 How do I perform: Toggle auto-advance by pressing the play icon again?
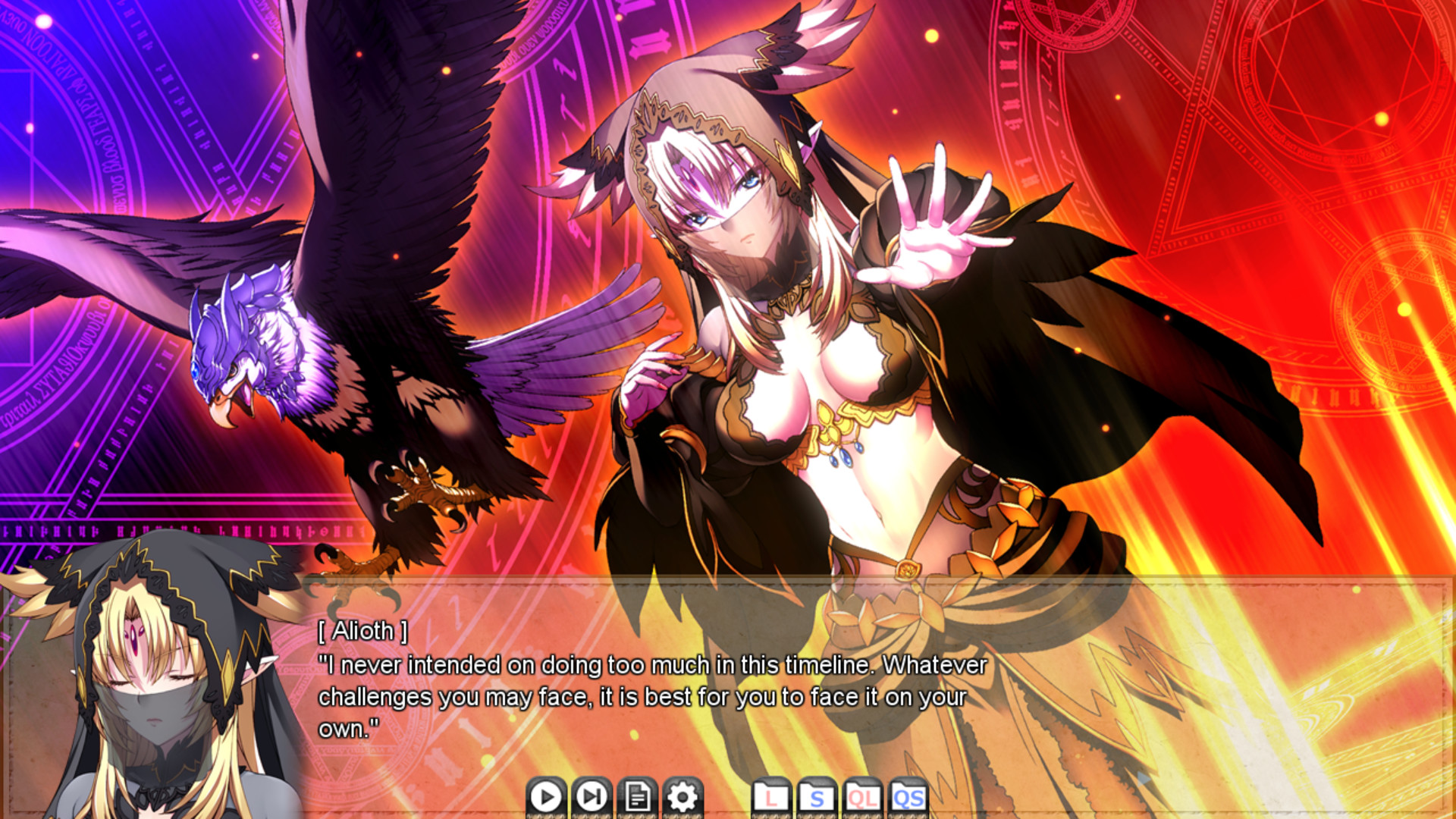[x=544, y=797]
